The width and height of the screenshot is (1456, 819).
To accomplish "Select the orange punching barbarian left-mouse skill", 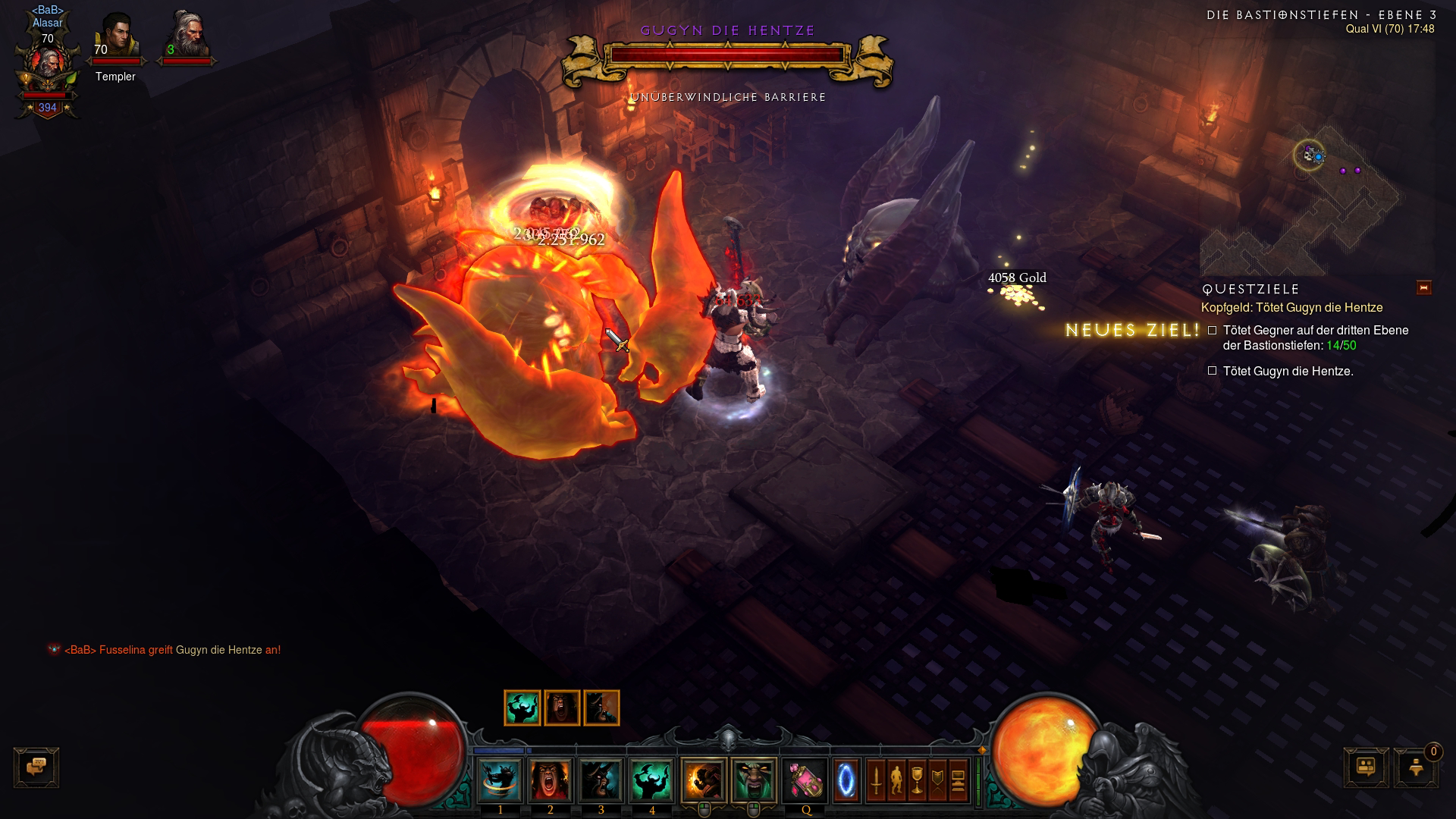I will [x=704, y=780].
